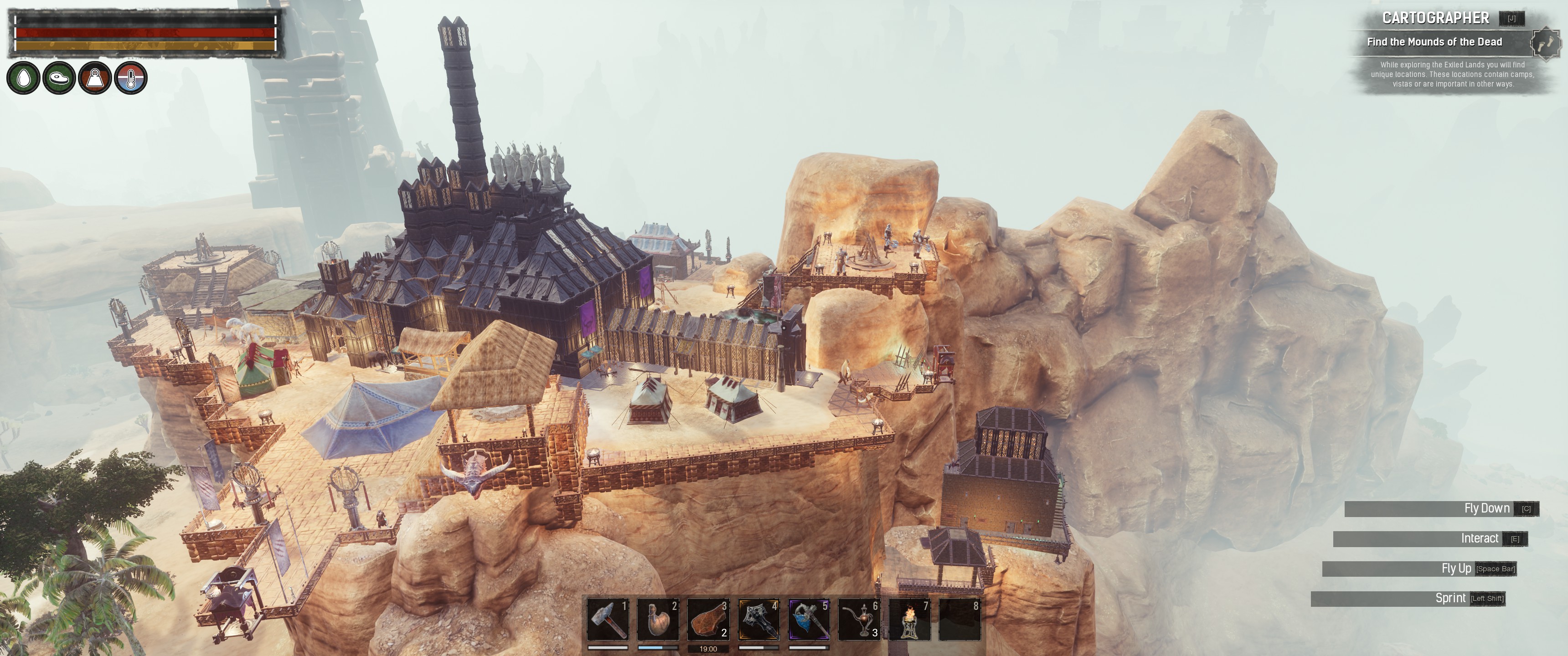
Task: Choose the raw meat slot
Action: tap(708, 620)
